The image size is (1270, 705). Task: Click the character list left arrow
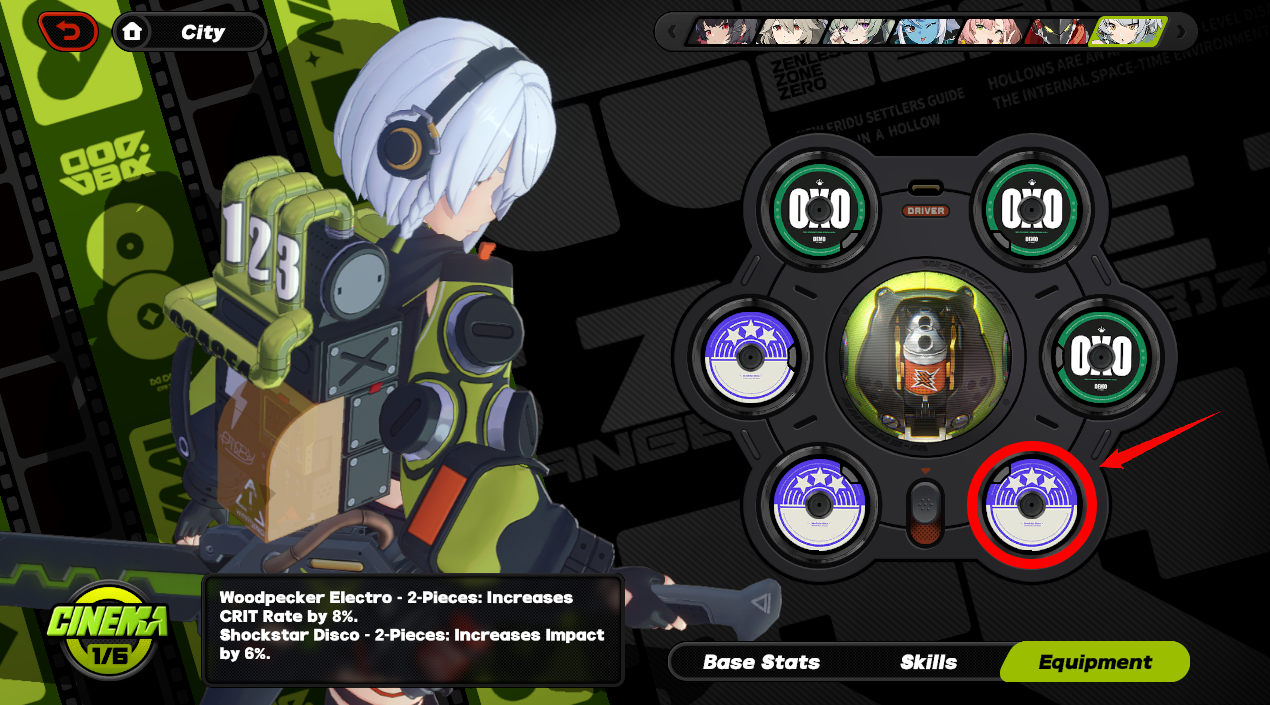pyautogui.click(x=671, y=32)
